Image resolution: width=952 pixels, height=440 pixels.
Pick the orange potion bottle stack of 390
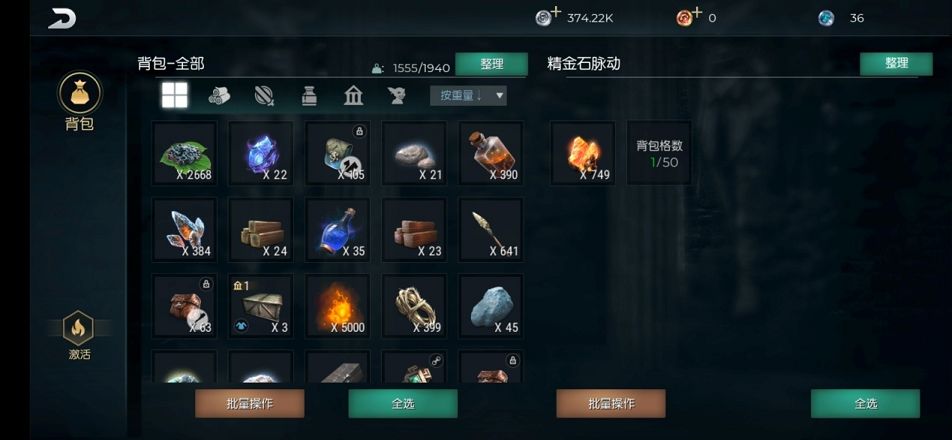[x=491, y=154]
